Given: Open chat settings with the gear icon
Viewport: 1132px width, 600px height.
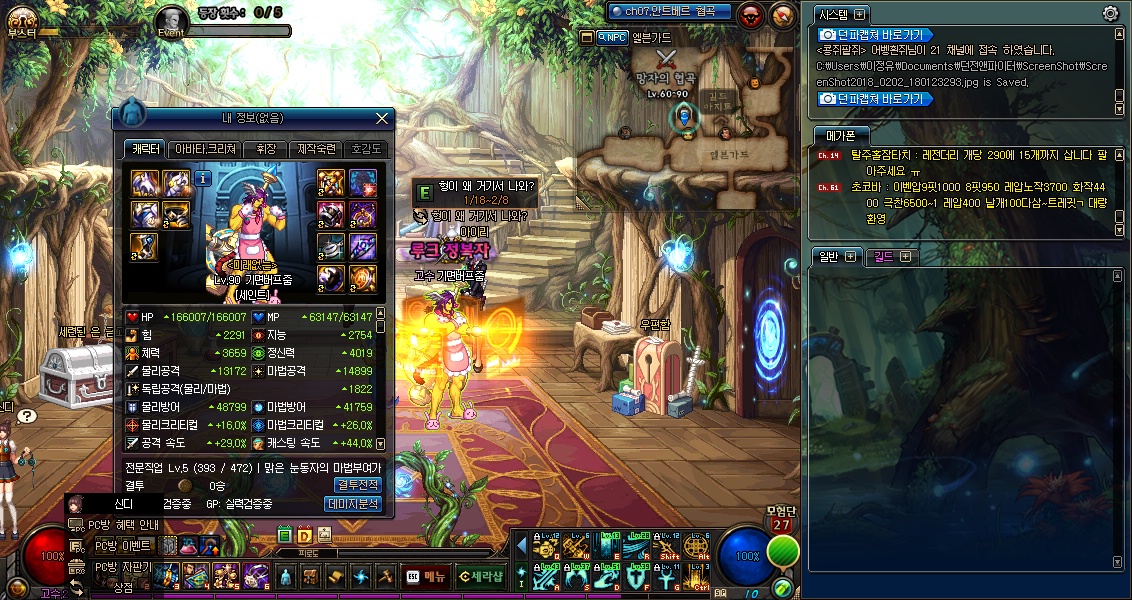Looking at the screenshot, I should [1110, 13].
